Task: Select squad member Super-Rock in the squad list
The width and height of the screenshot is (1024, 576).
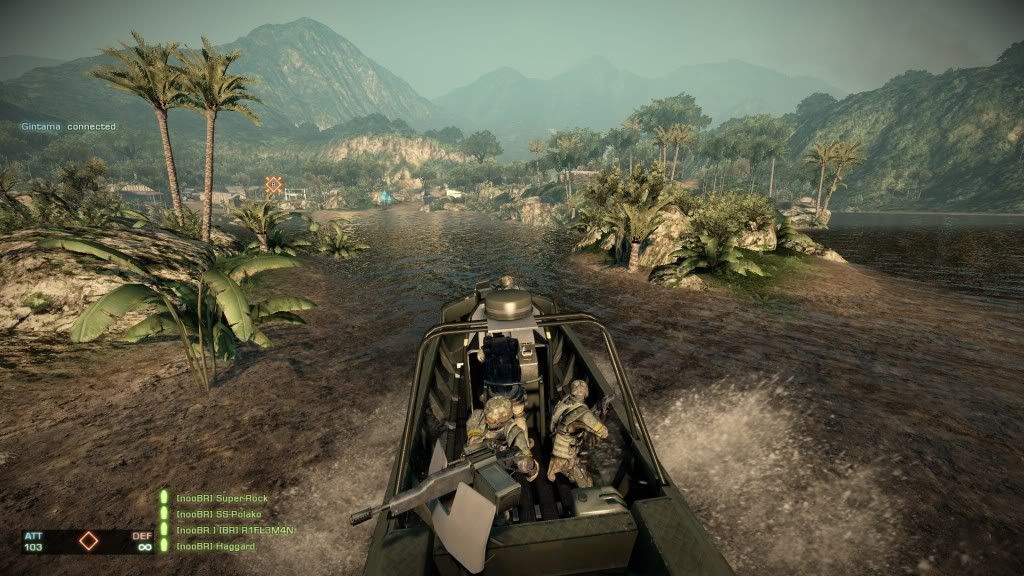Action: 221,498
